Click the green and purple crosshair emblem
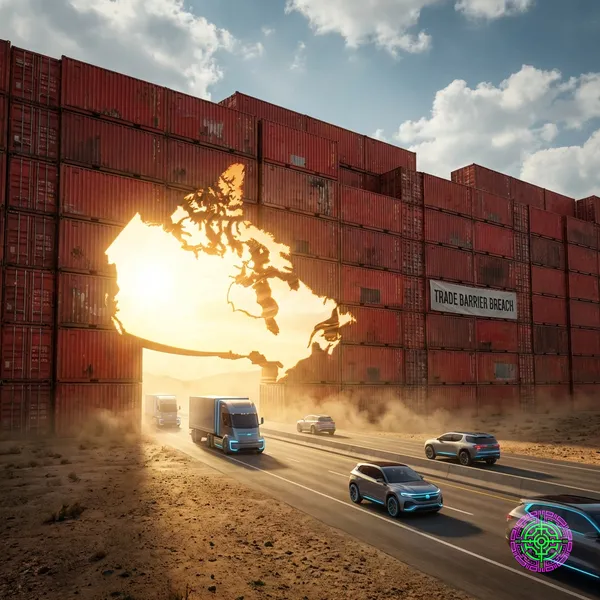The height and width of the screenshot is (600, 600). (541, 541)
